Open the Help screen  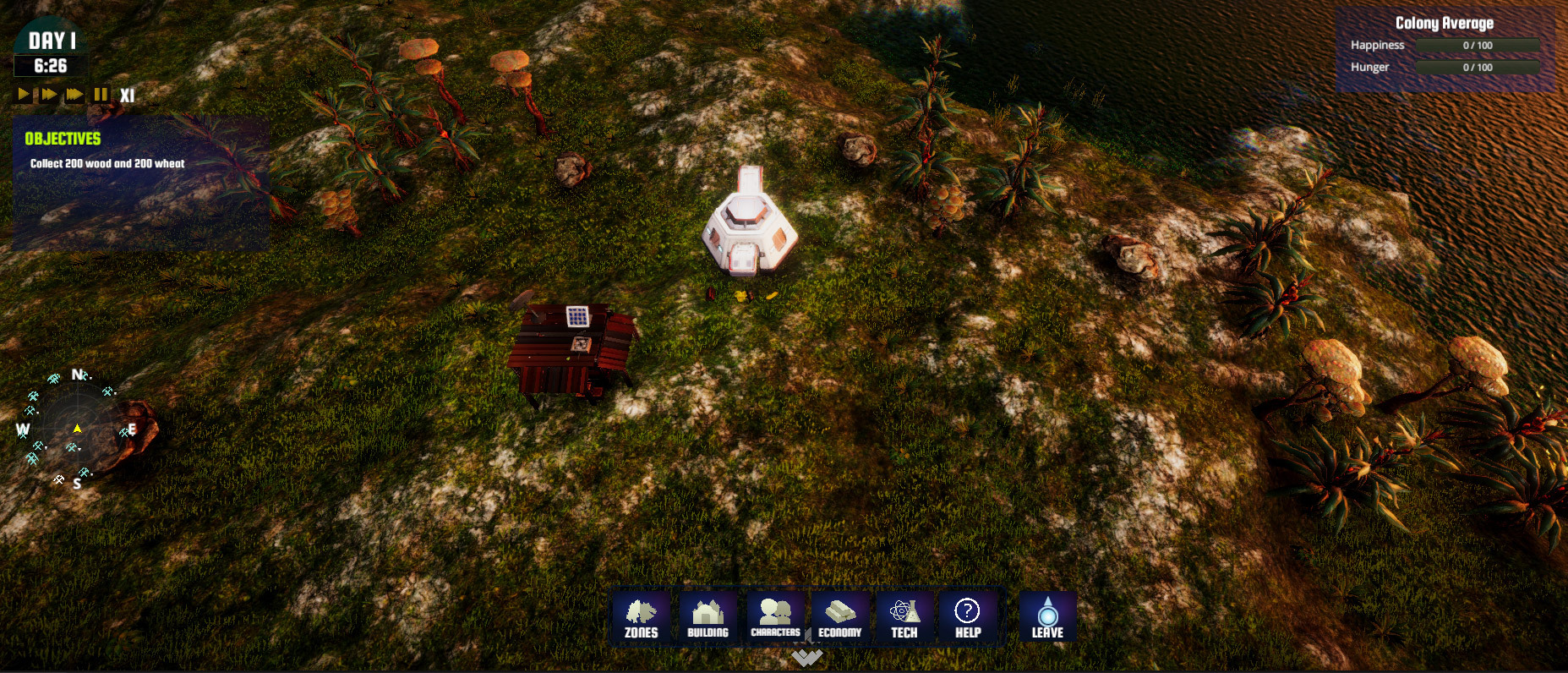[968, 618]
